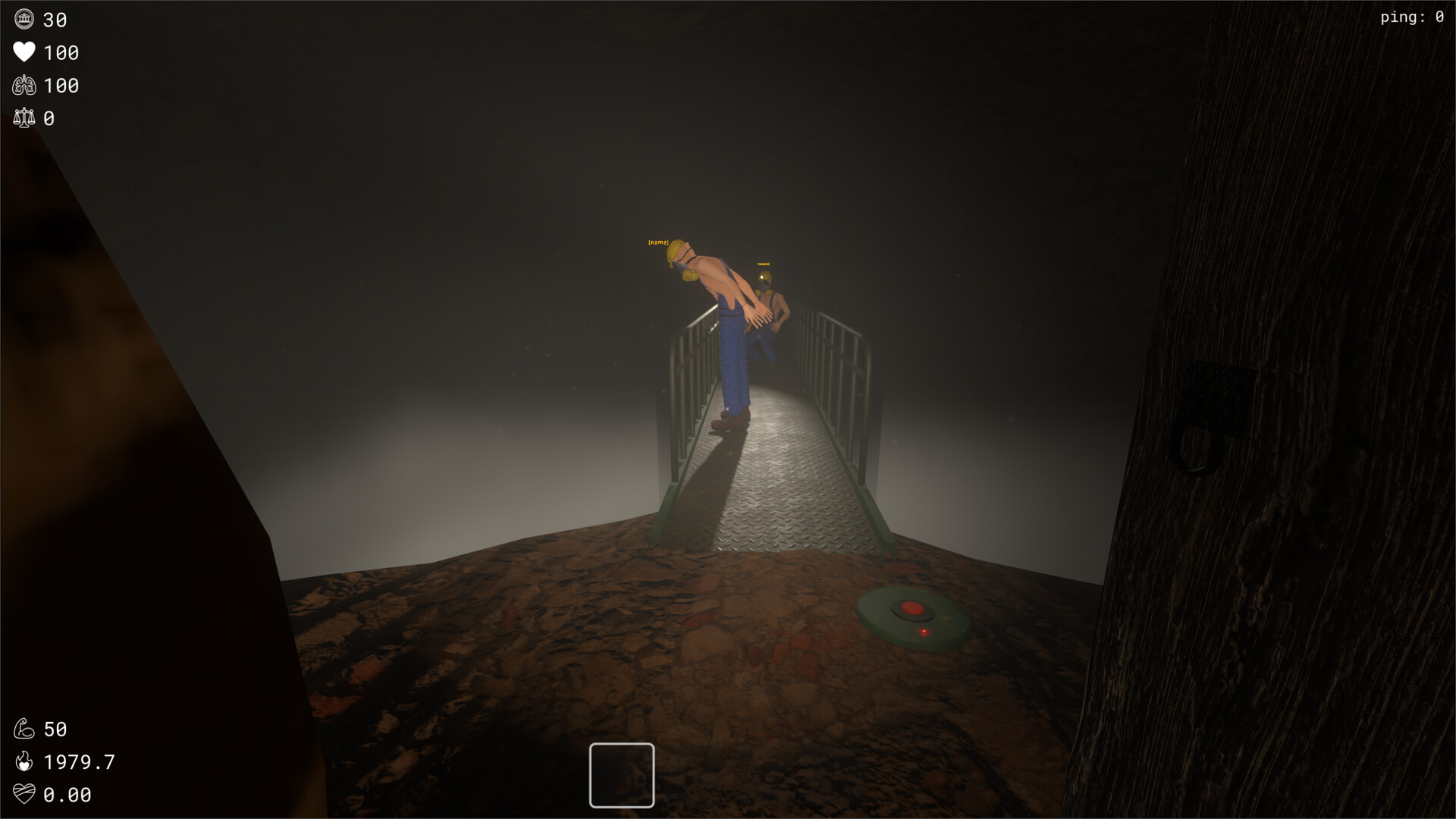Click the strength value showing 50
The image size is (1456, 819).
55,728
